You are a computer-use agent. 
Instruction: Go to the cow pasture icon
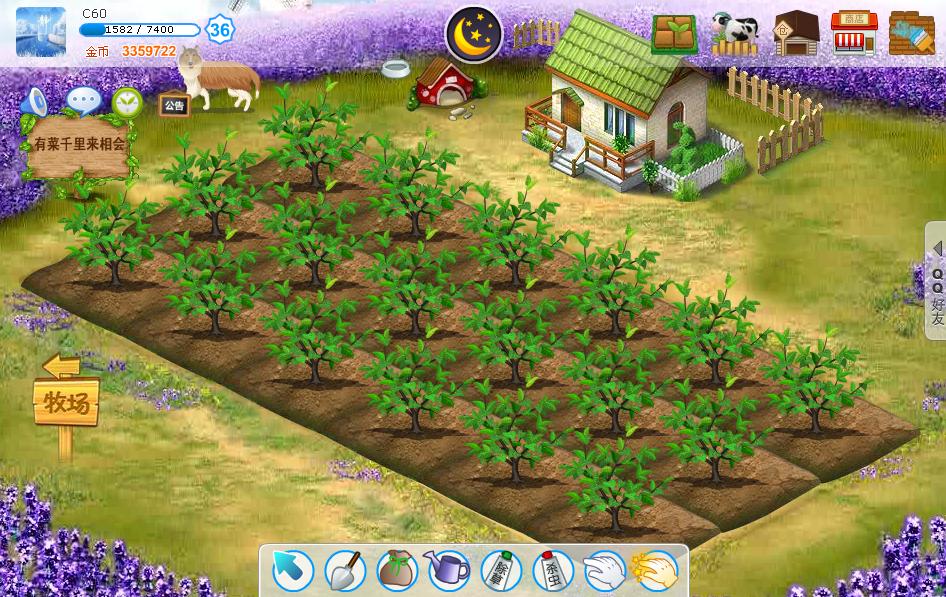pos(735,34)
